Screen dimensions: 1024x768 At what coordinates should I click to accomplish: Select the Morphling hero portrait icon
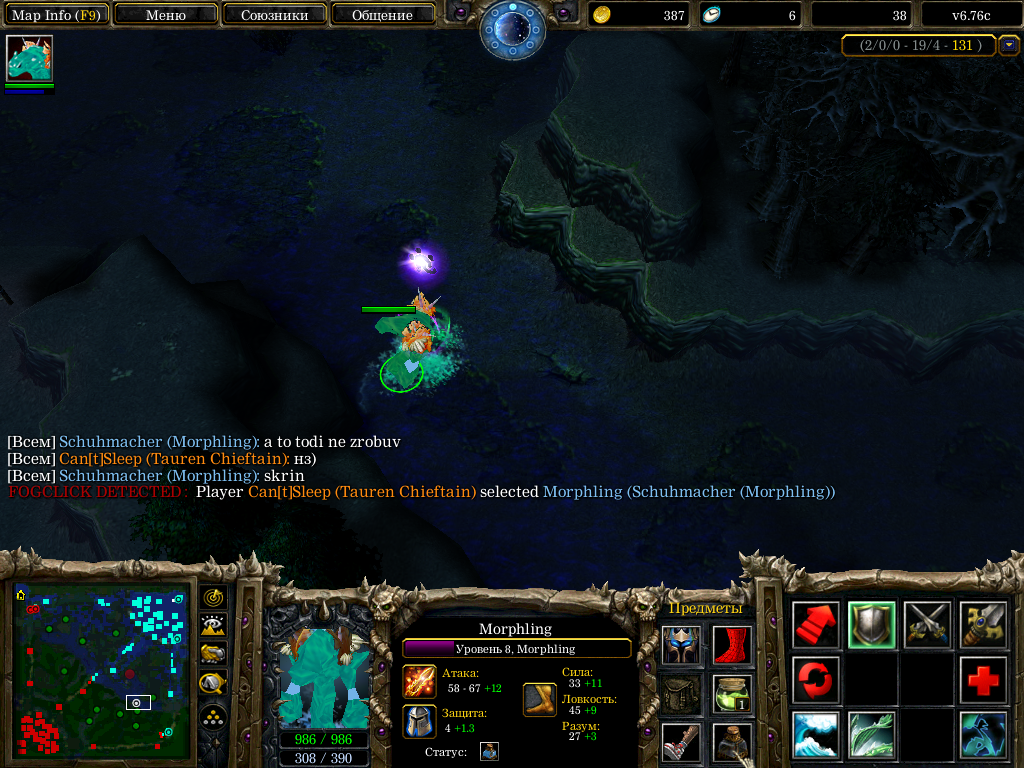coord(29,58)
